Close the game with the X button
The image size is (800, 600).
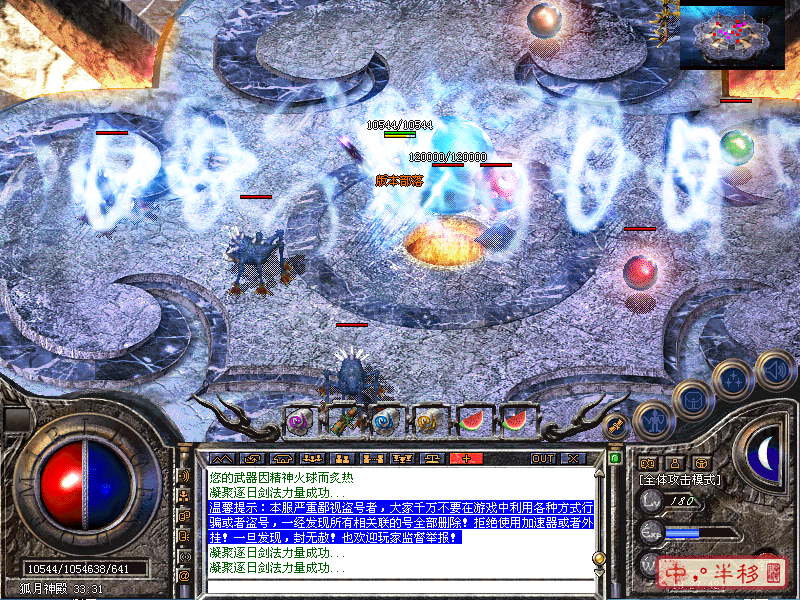pos(572,458)
